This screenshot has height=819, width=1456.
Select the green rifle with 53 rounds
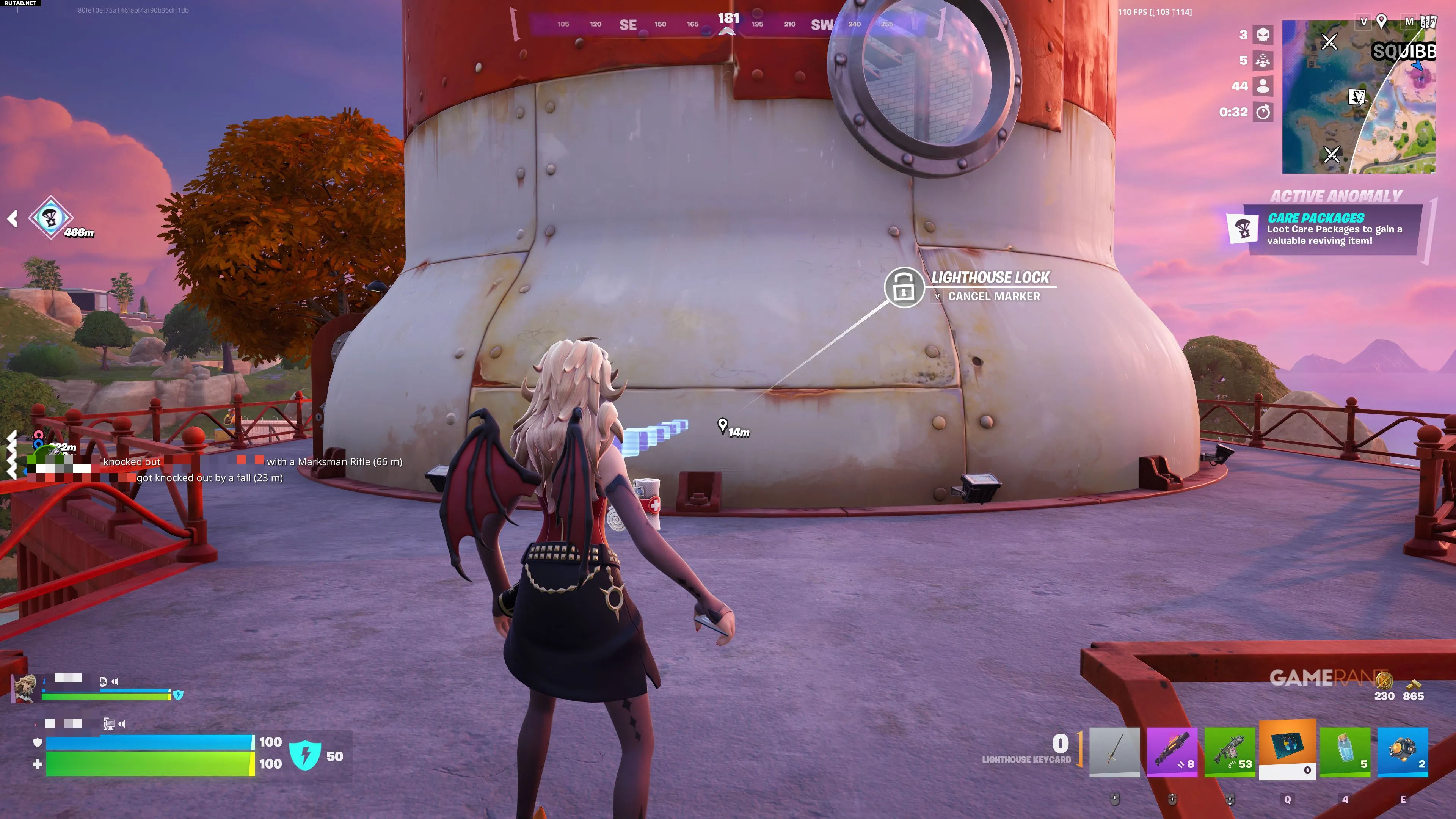pyautogui.click(x=1229, y=751)
